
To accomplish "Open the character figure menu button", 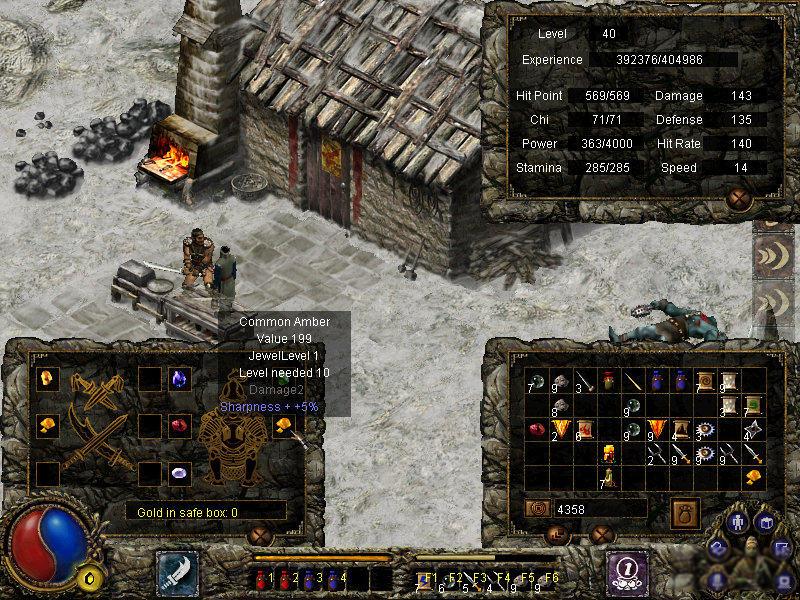I will [740, 523].
